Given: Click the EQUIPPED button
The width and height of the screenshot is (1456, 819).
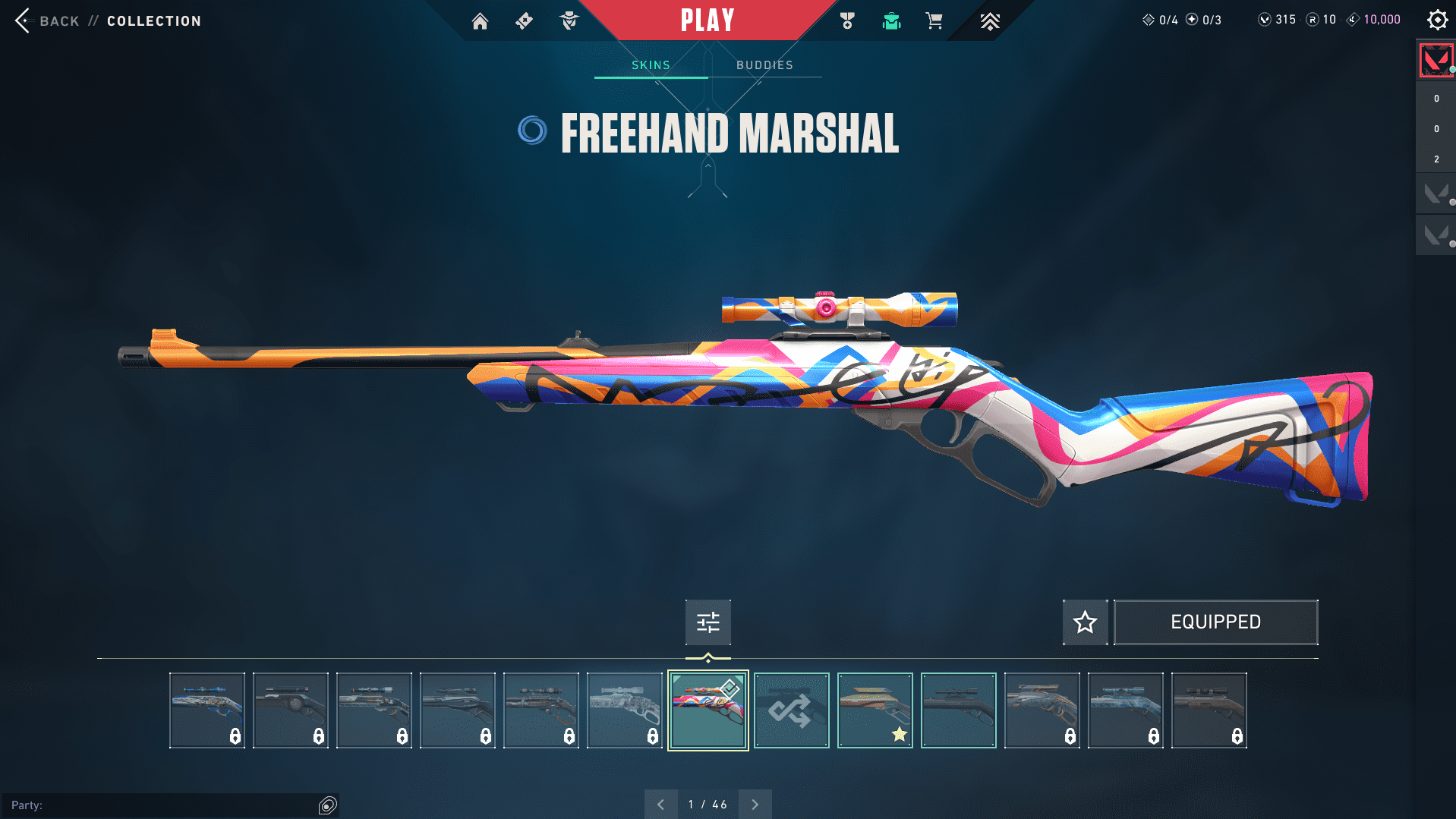Looking at the screenshot, I should tap(1215, 622).
